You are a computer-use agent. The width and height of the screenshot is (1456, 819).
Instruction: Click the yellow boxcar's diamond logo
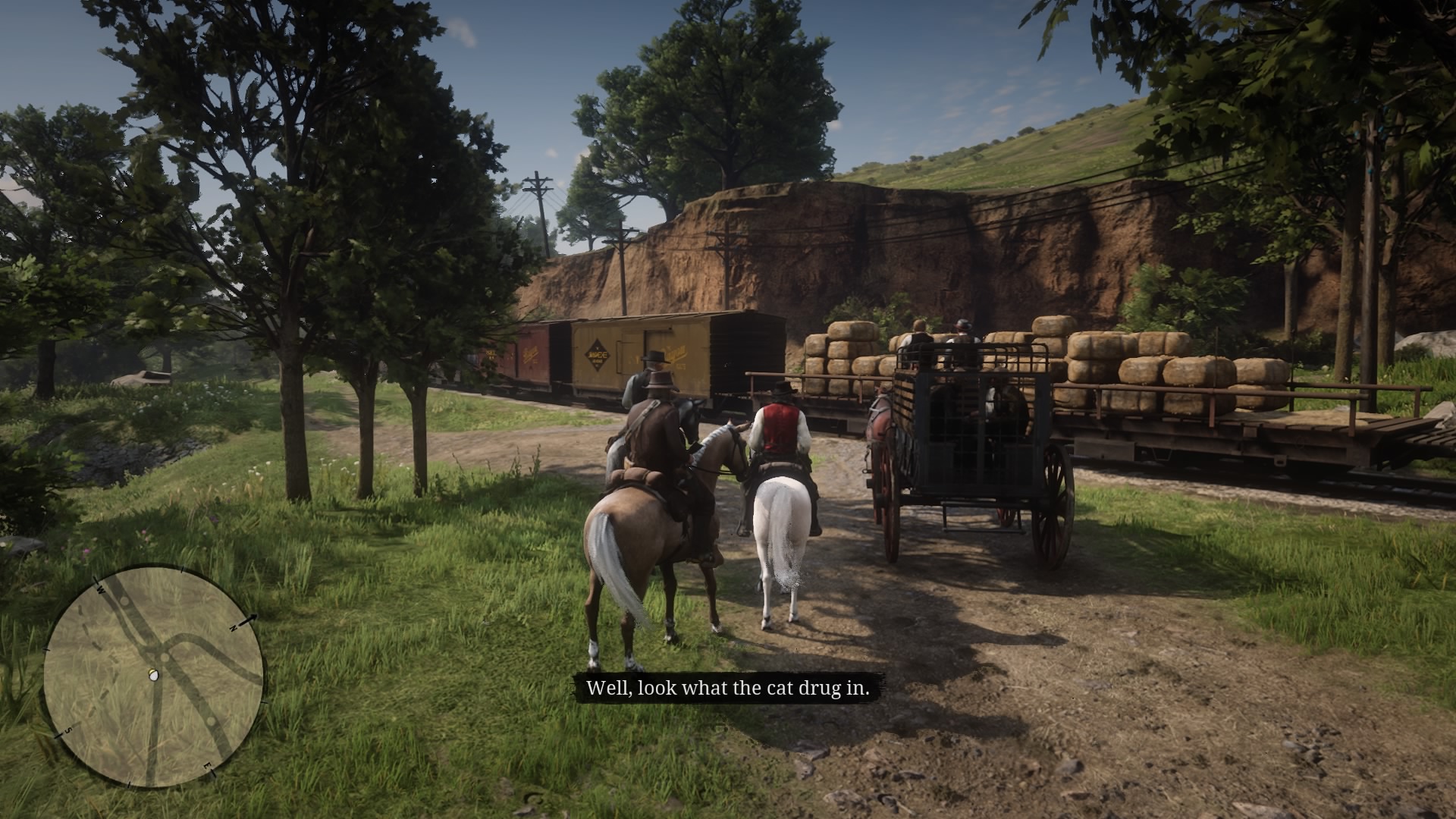tap(596, 355)
